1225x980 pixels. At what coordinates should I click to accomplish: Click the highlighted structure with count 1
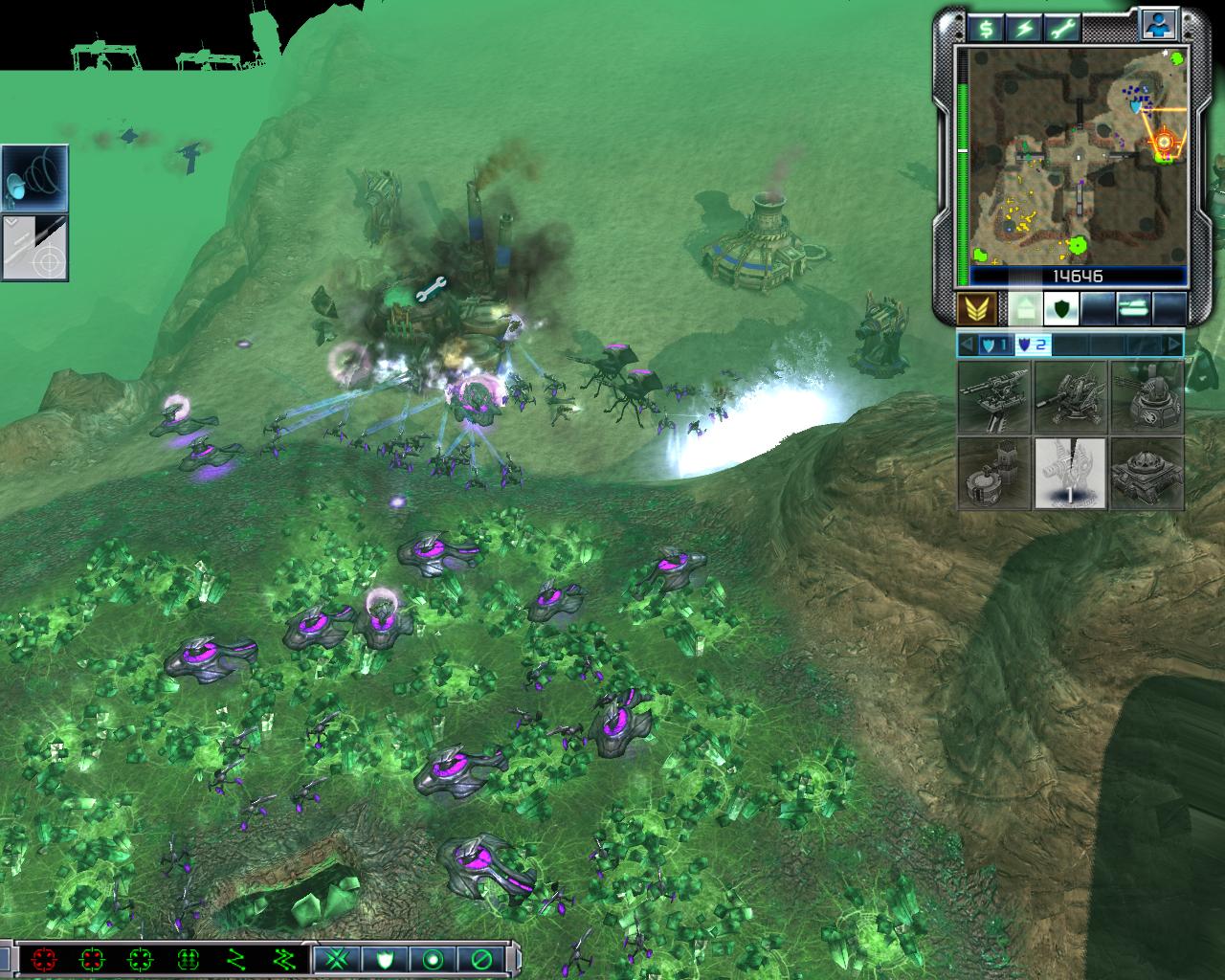click(1070, 473)
